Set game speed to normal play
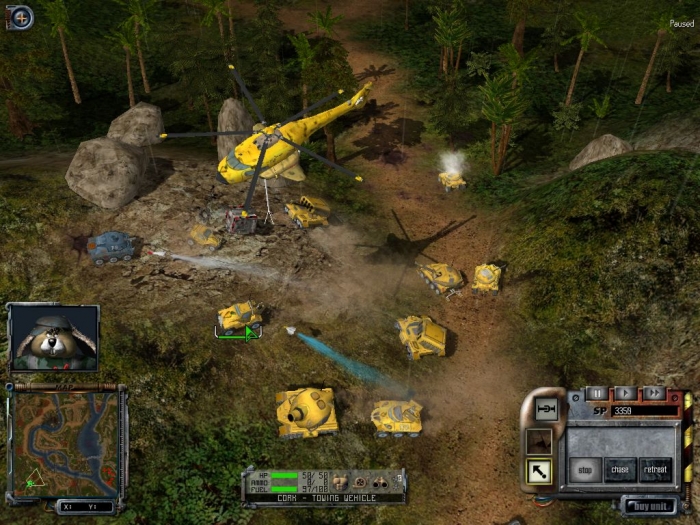The width and height of the screenshot is (700, 525). [625, 393]
